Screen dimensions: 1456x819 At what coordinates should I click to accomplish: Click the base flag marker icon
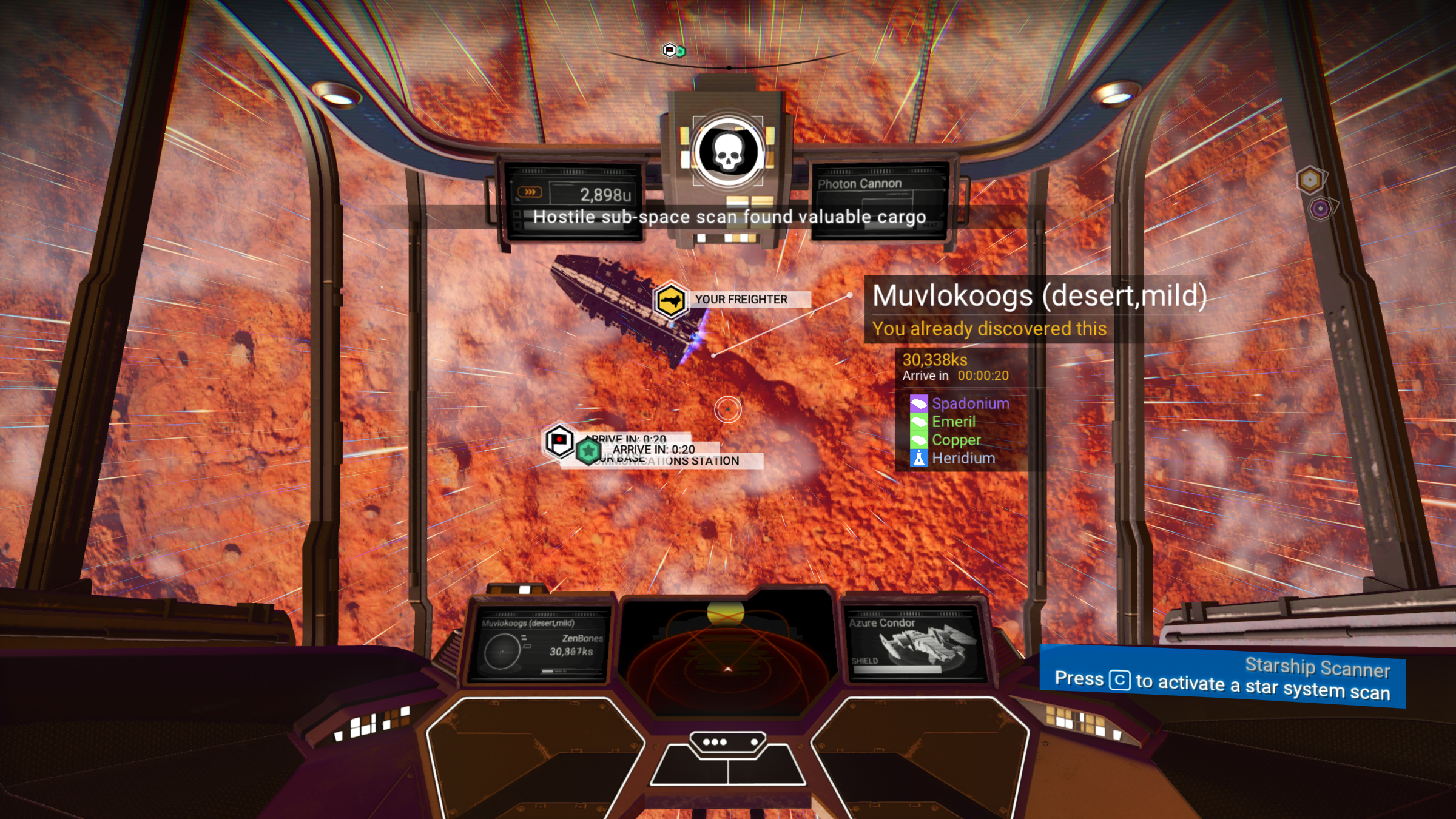click(559, 440)
